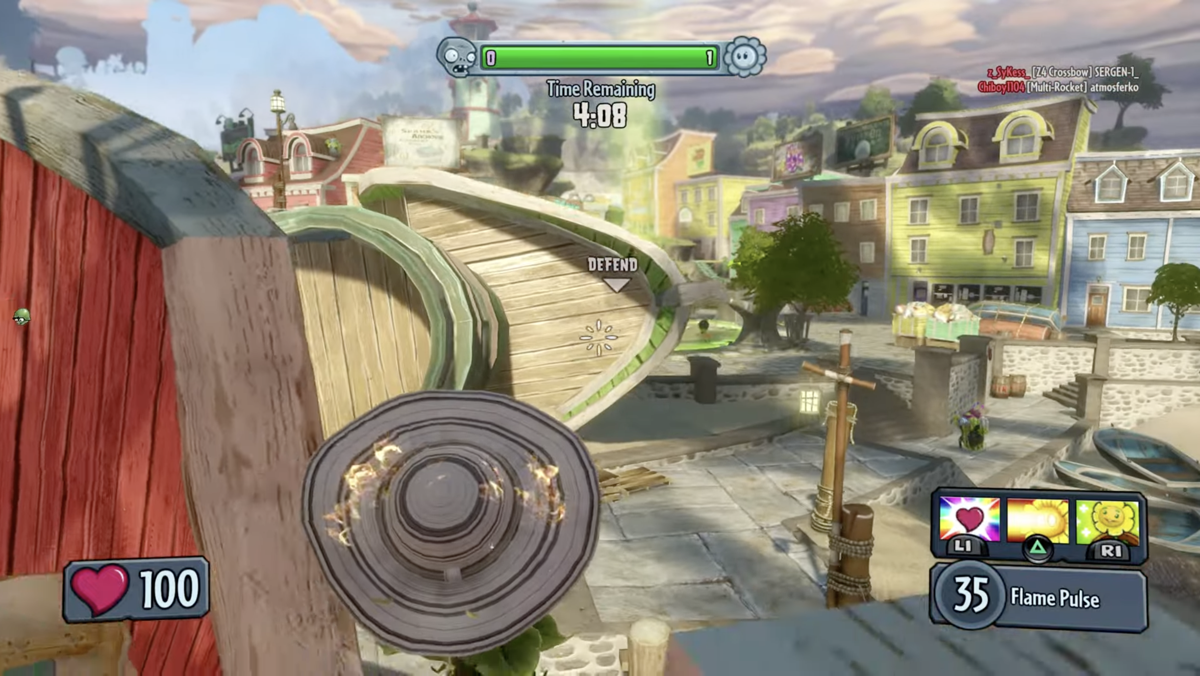Trigger the Sunbeam ability icon
The width and height of the screenshot is (1200, 676).
click(x=1038, y=521)
